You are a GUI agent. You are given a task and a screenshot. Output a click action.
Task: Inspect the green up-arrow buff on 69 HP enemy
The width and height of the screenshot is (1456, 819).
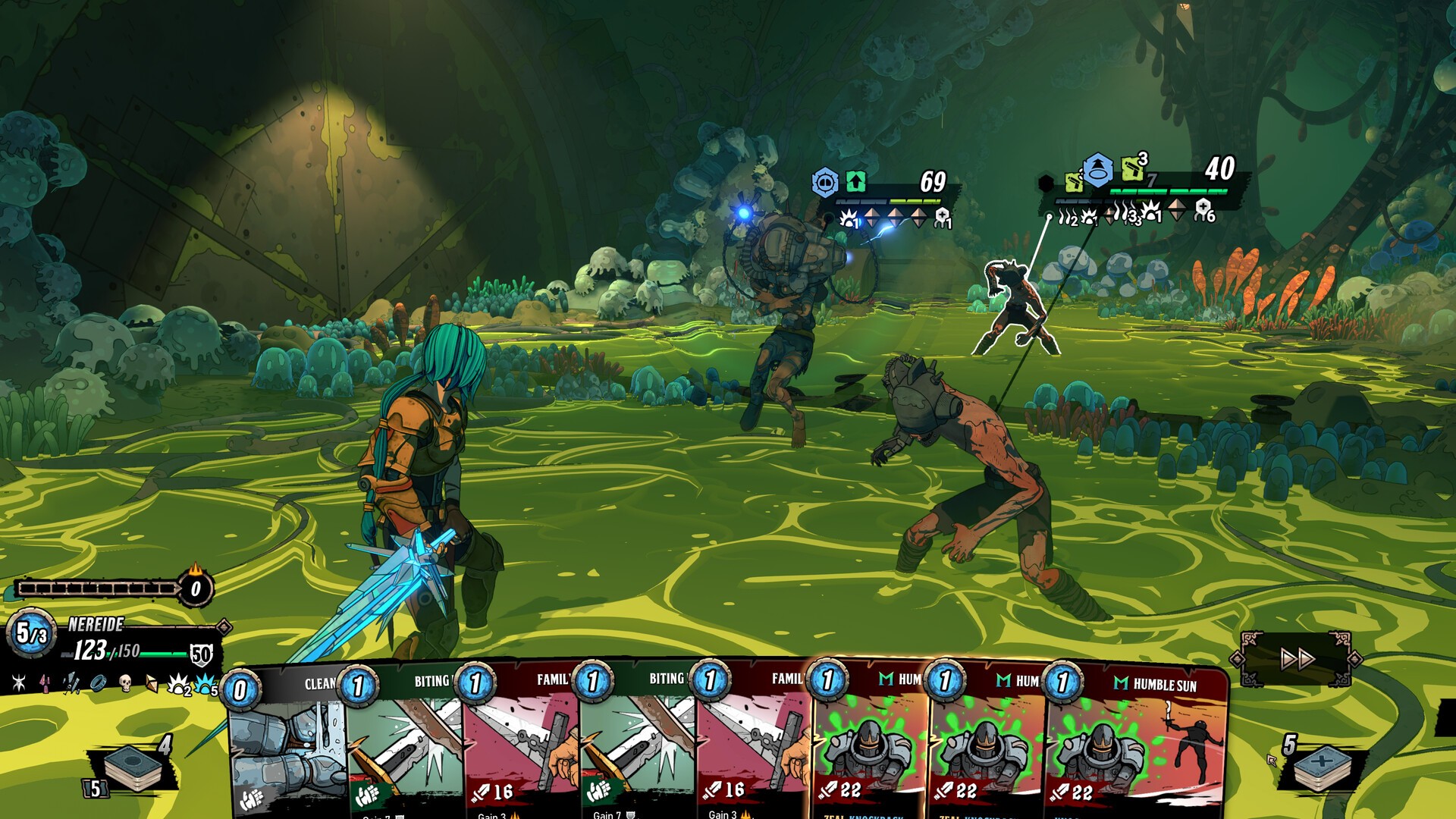click(x=855, y=182)
